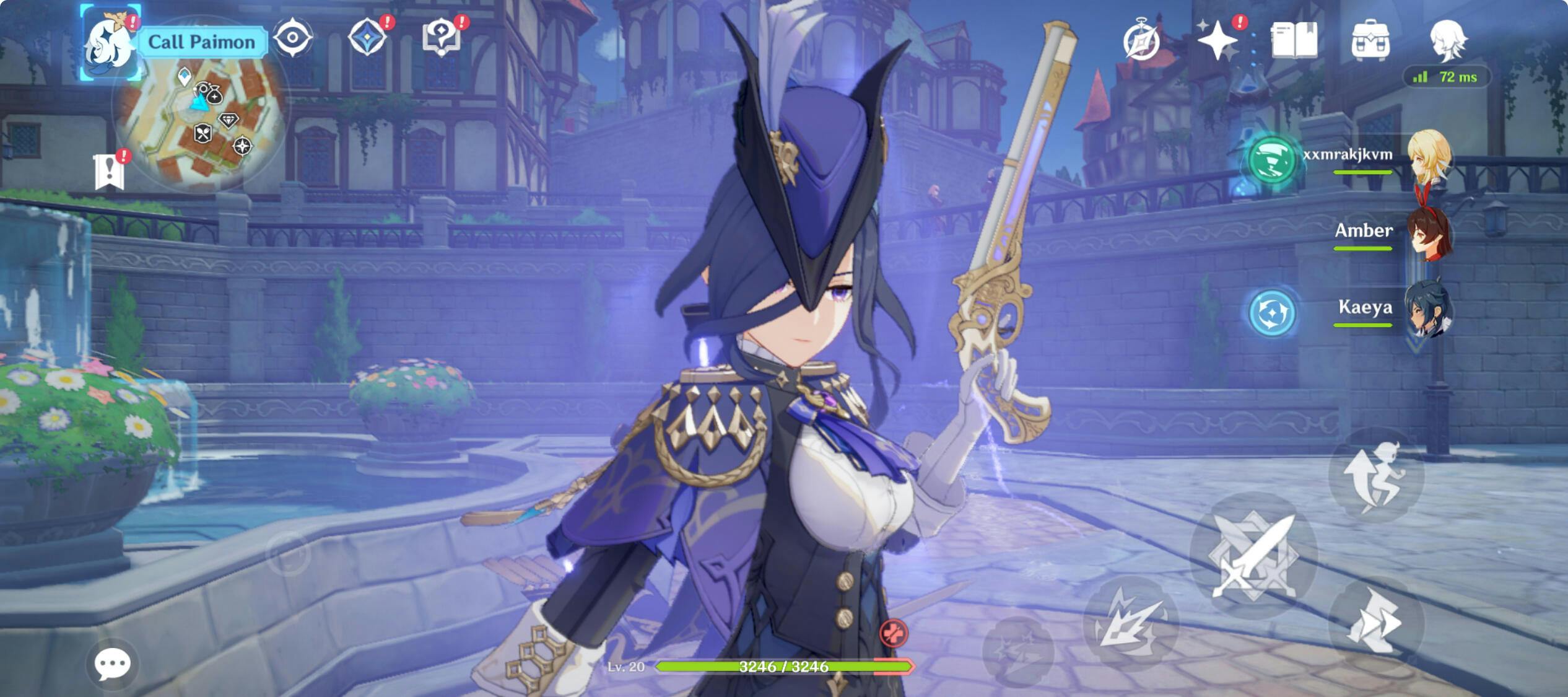1568x697 pixels.
Task: Open the compass adventure handbook icon
Action: [1141, 41]
